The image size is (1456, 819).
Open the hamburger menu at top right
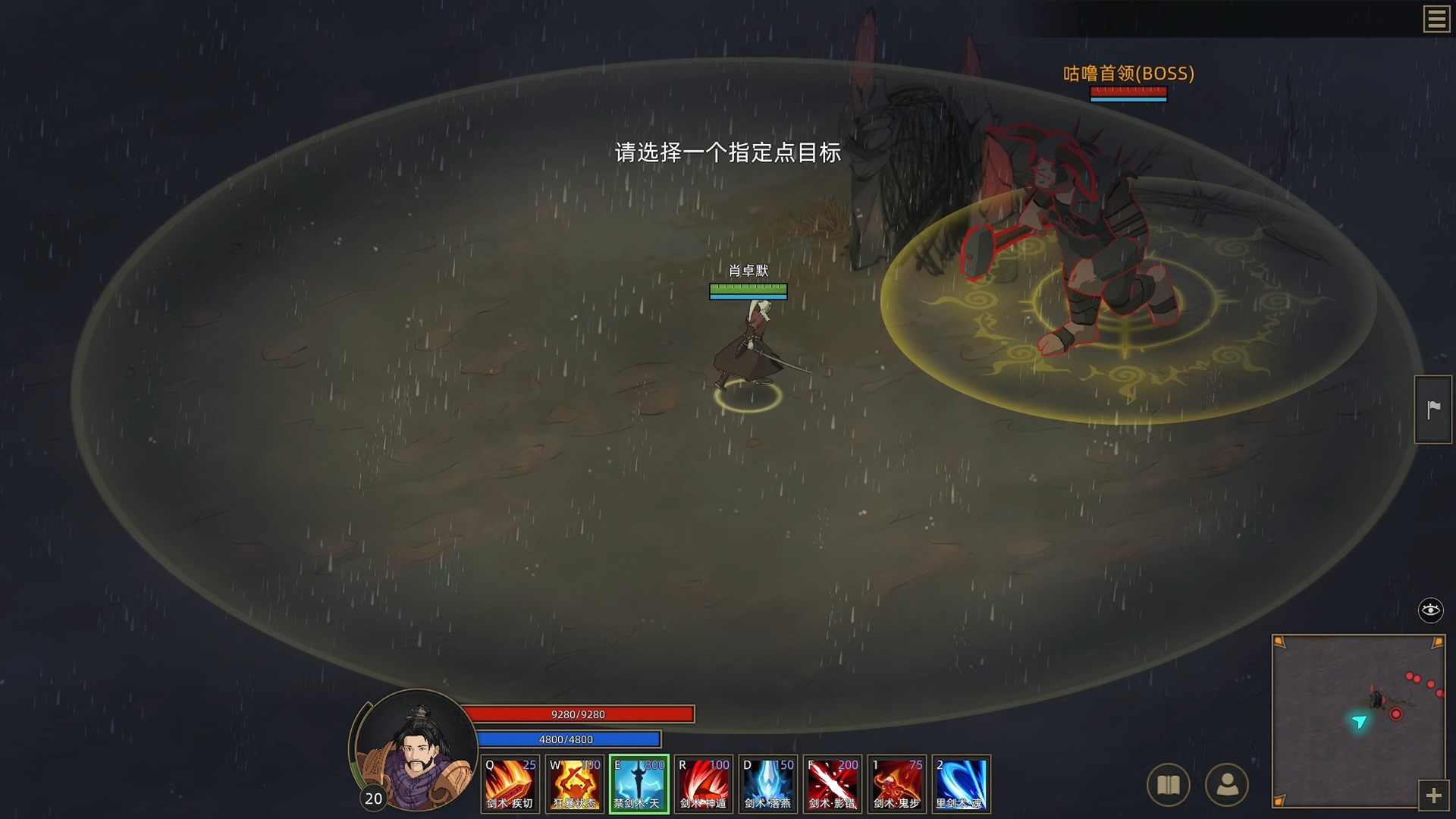[x=1436, y=19]
